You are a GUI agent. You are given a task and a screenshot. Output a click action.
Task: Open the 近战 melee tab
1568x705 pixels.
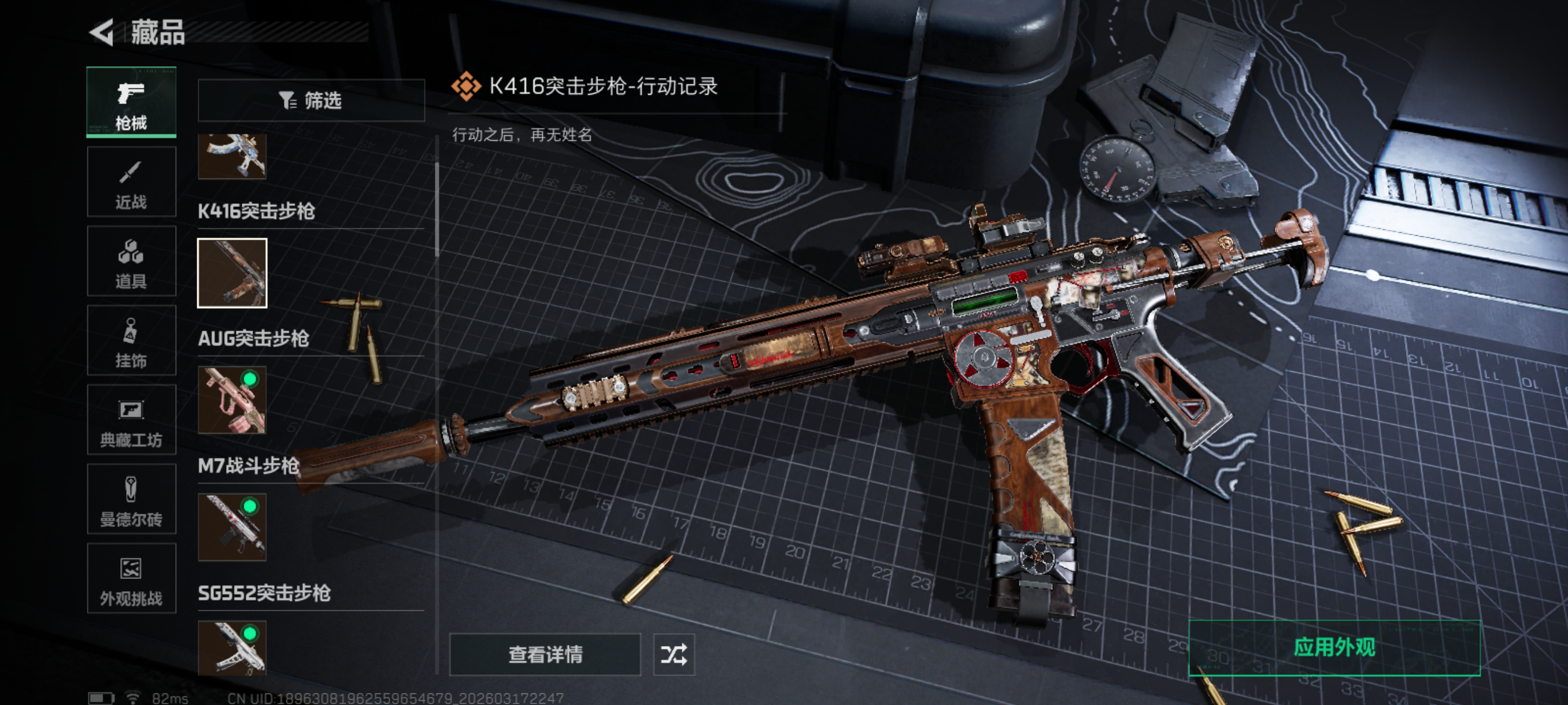click(x=131, y=183)
